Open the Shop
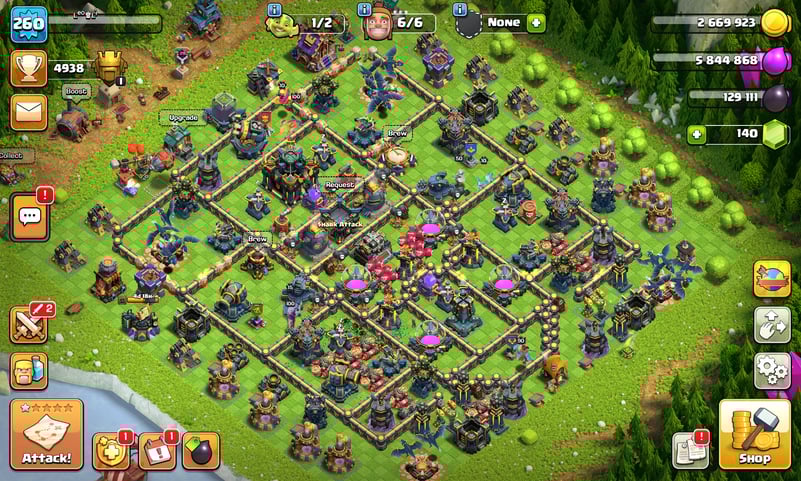This screenshot has height=481, width=801. tap(753, 434)
